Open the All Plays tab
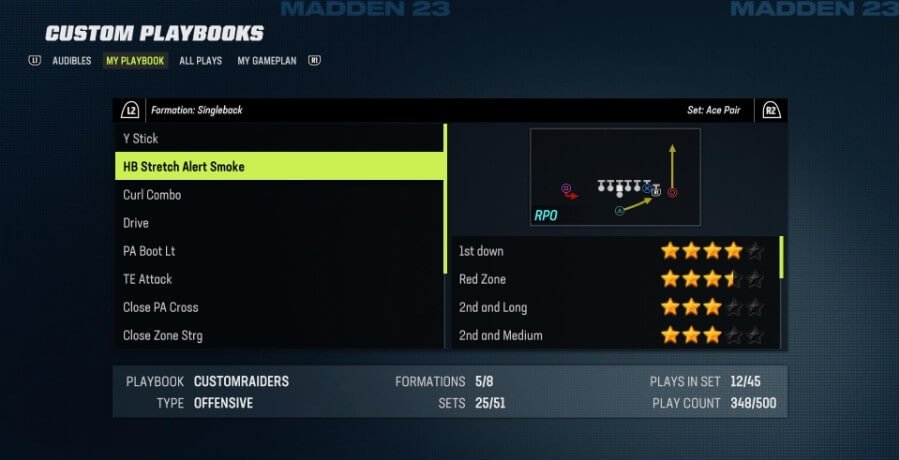This screenshot has height=460, width=899. [201, 61]
